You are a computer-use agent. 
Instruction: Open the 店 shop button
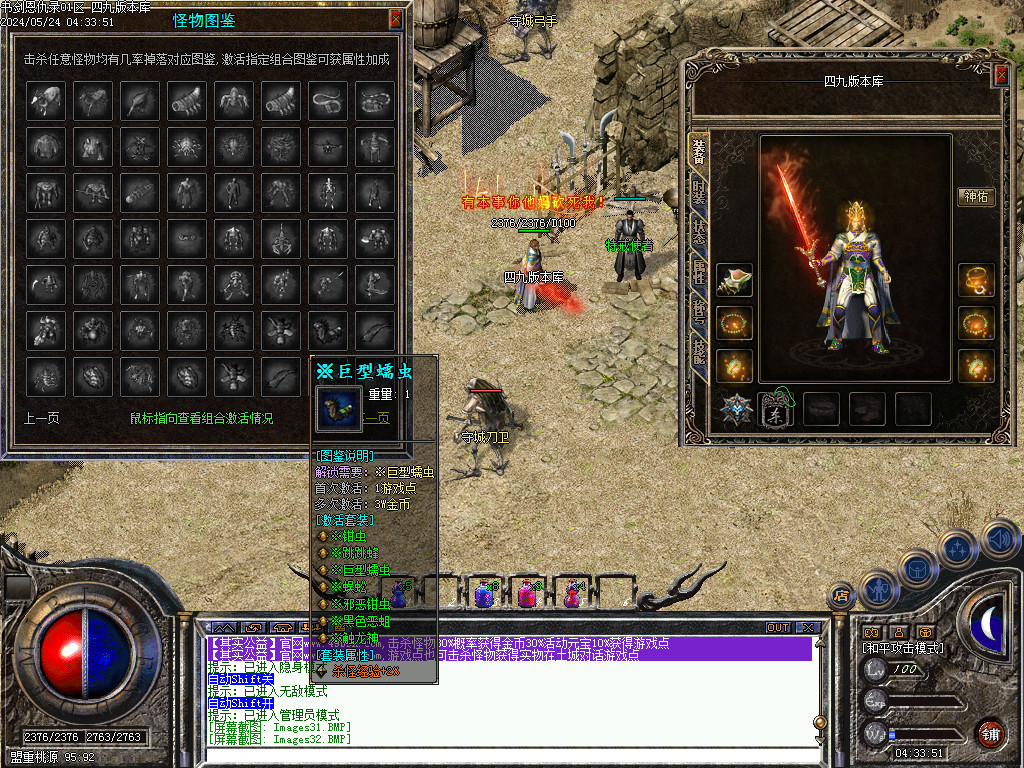coord(841,596)
